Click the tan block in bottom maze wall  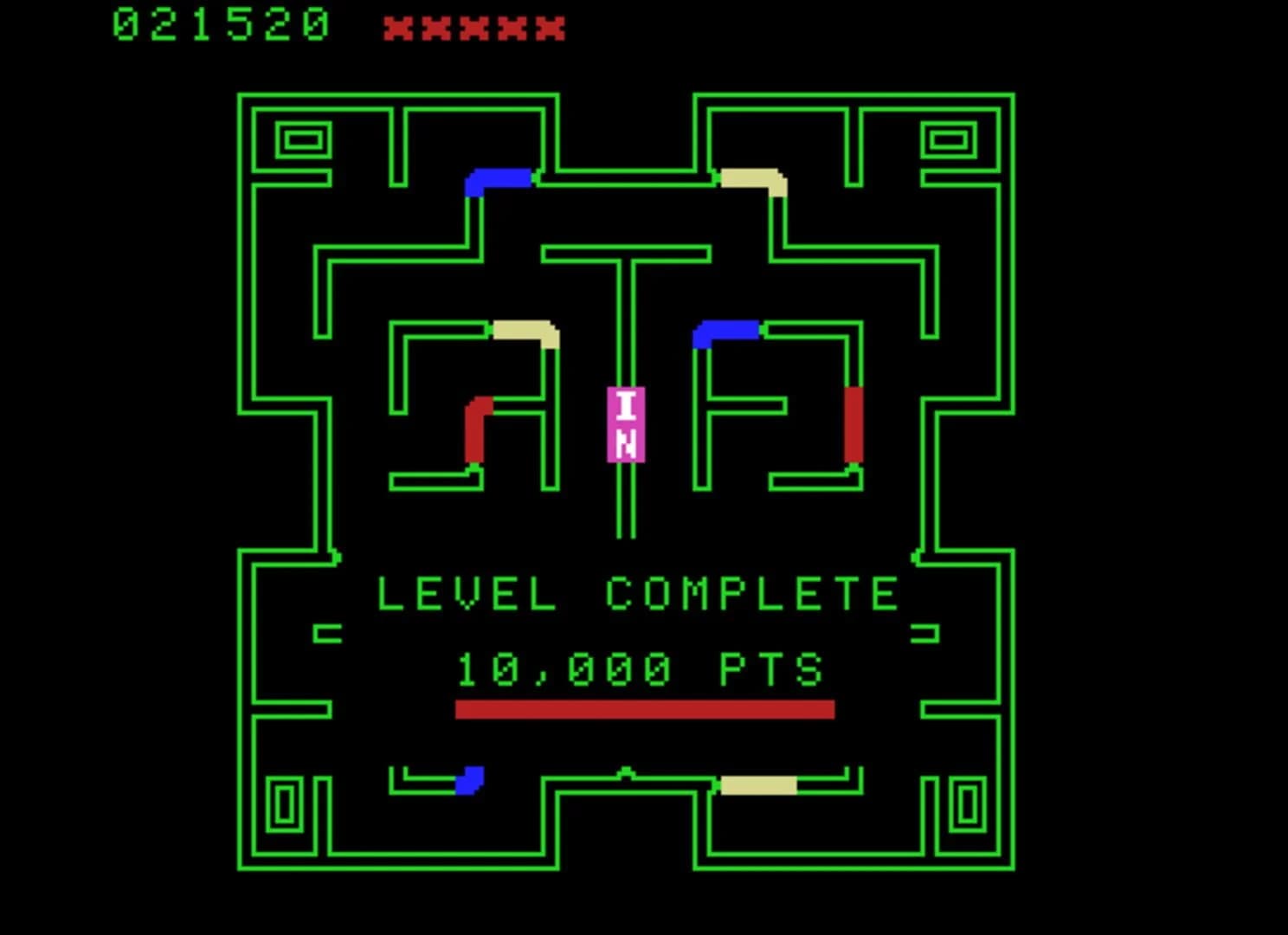tap(757, 785)
